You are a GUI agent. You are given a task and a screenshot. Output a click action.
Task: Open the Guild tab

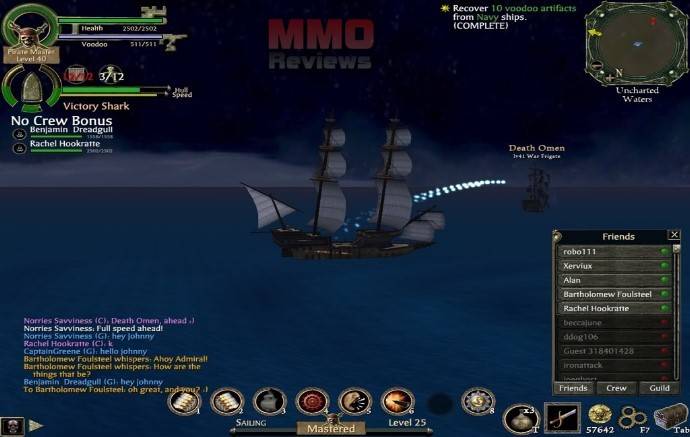coord(658,387)
